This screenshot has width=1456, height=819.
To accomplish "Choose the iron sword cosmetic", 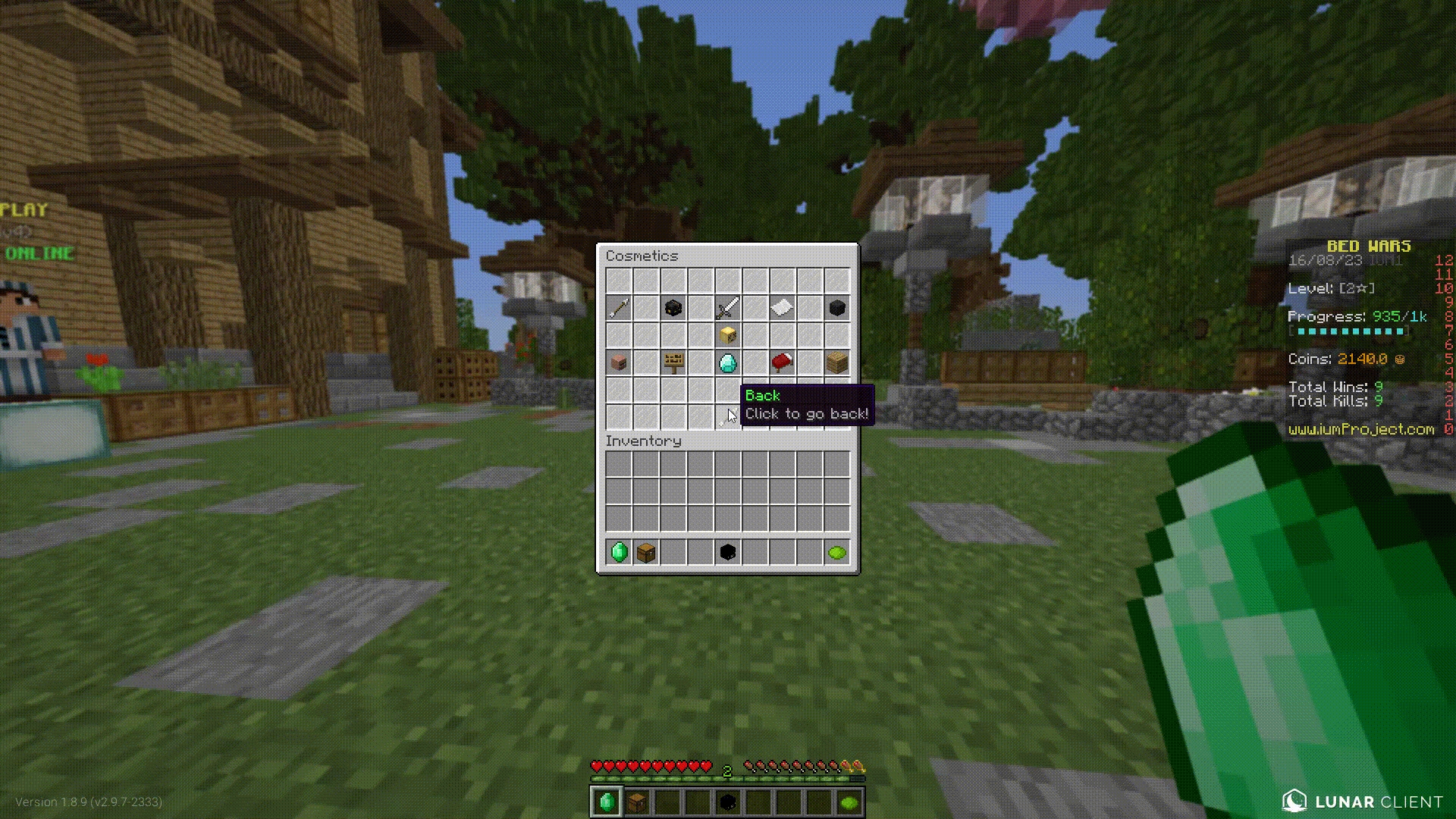I will pos(727,308).
